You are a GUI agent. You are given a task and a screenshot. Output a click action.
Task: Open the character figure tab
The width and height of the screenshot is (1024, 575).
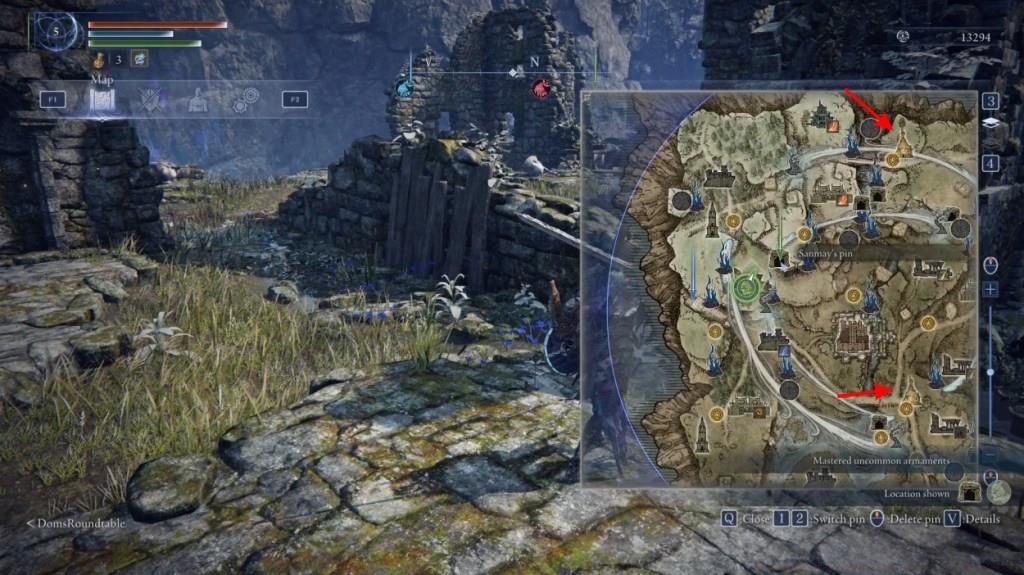(198, 99)
